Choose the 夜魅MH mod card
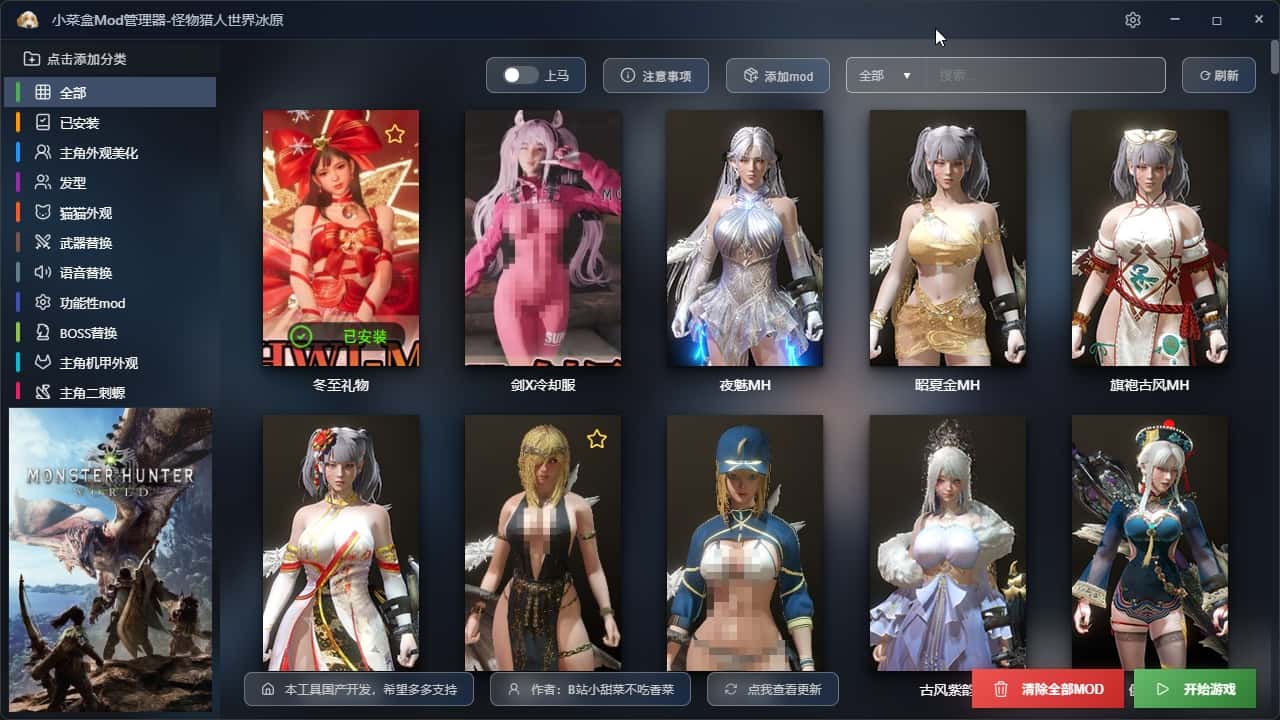The width and height of the screenshot is (1280, 720). click(745, 238)
